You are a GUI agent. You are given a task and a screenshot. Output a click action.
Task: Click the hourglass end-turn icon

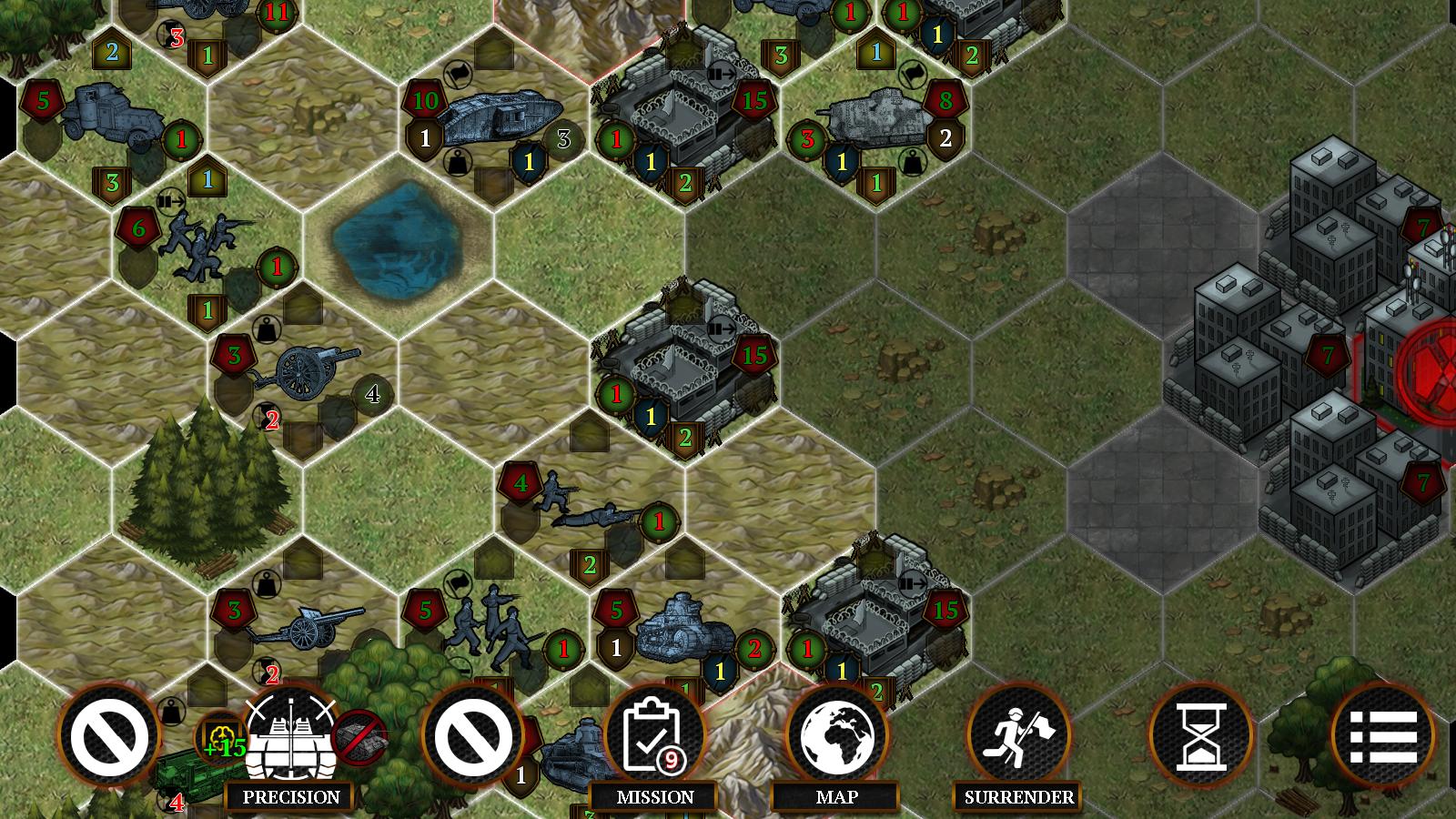click(x=1199, y=739)
